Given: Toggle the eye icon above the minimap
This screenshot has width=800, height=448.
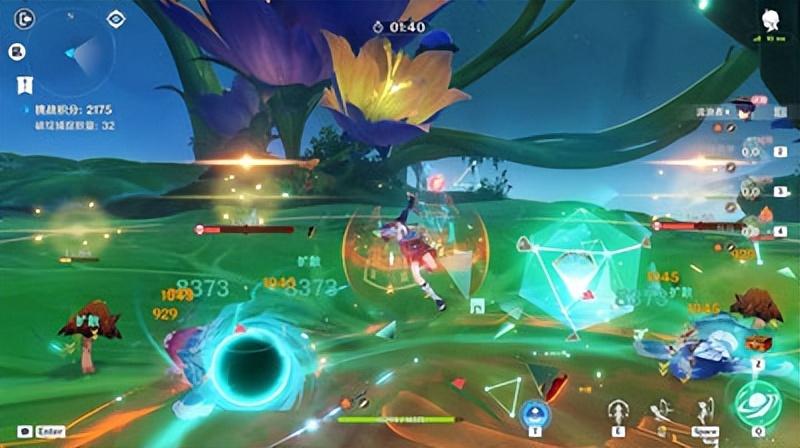Looking at the screenshot, I should click(x=117, y=18).
